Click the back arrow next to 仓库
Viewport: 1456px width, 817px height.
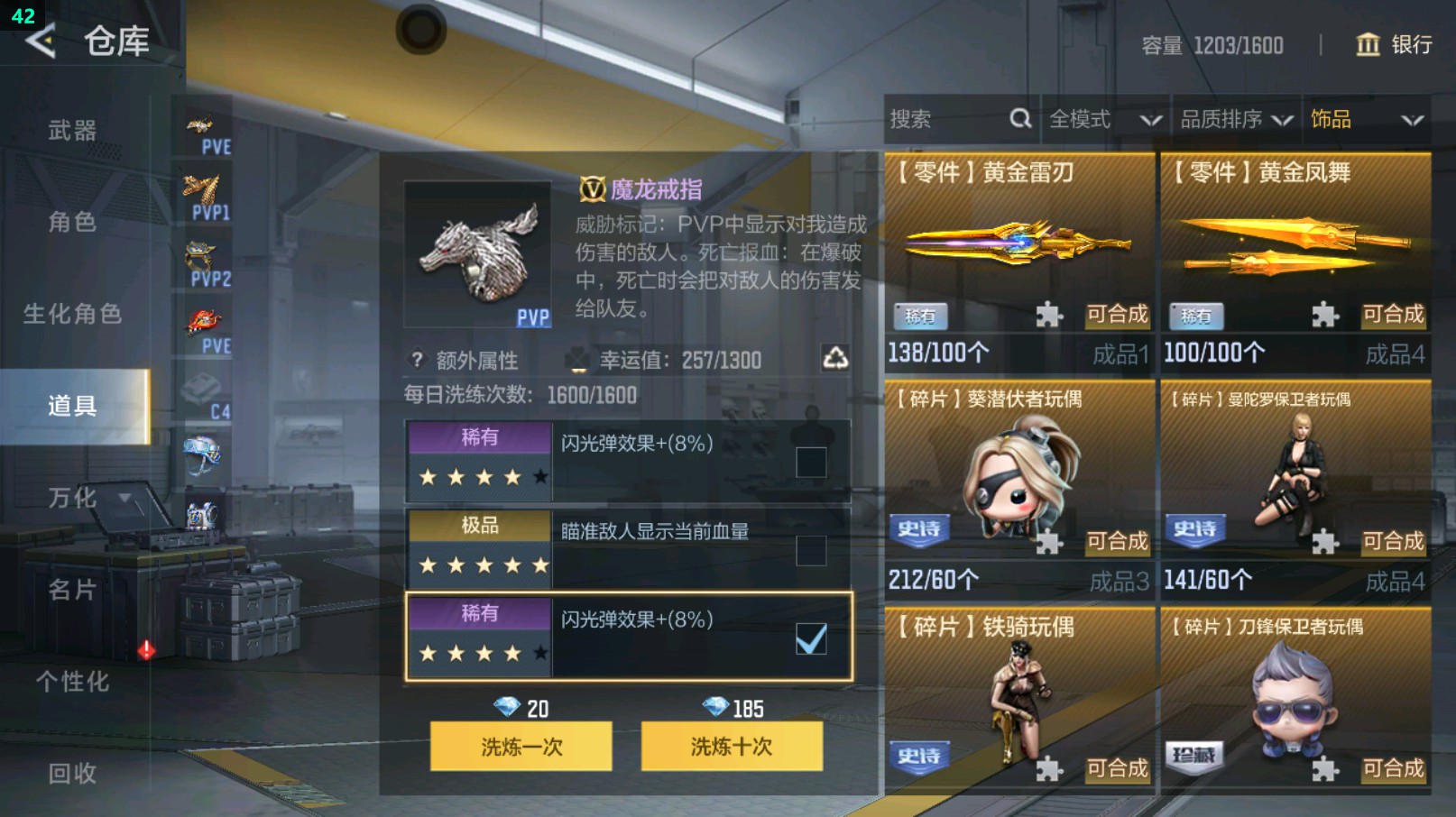[41, 41]
